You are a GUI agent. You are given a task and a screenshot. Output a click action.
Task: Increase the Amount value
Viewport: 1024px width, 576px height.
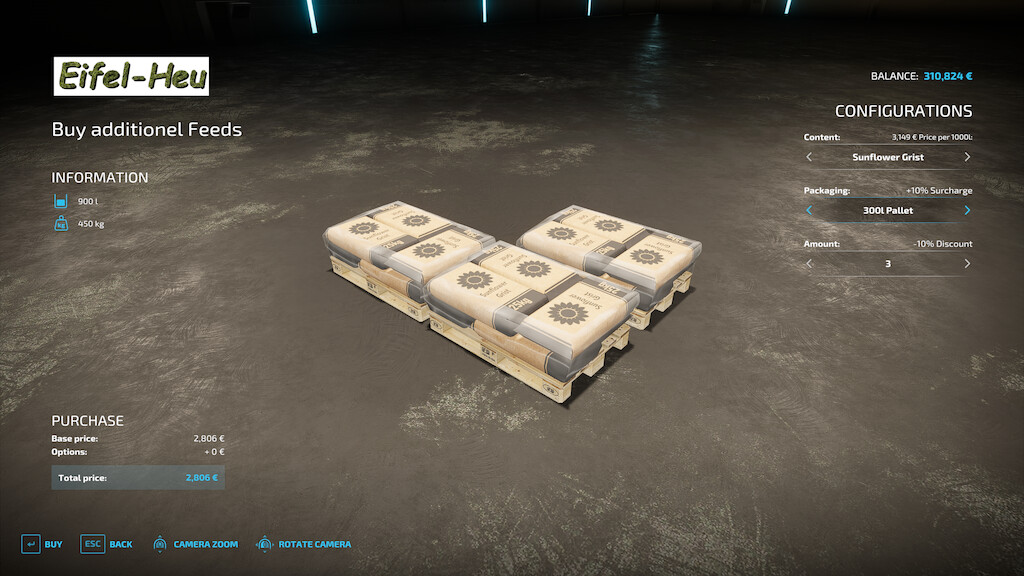click(x=967, y=264)
